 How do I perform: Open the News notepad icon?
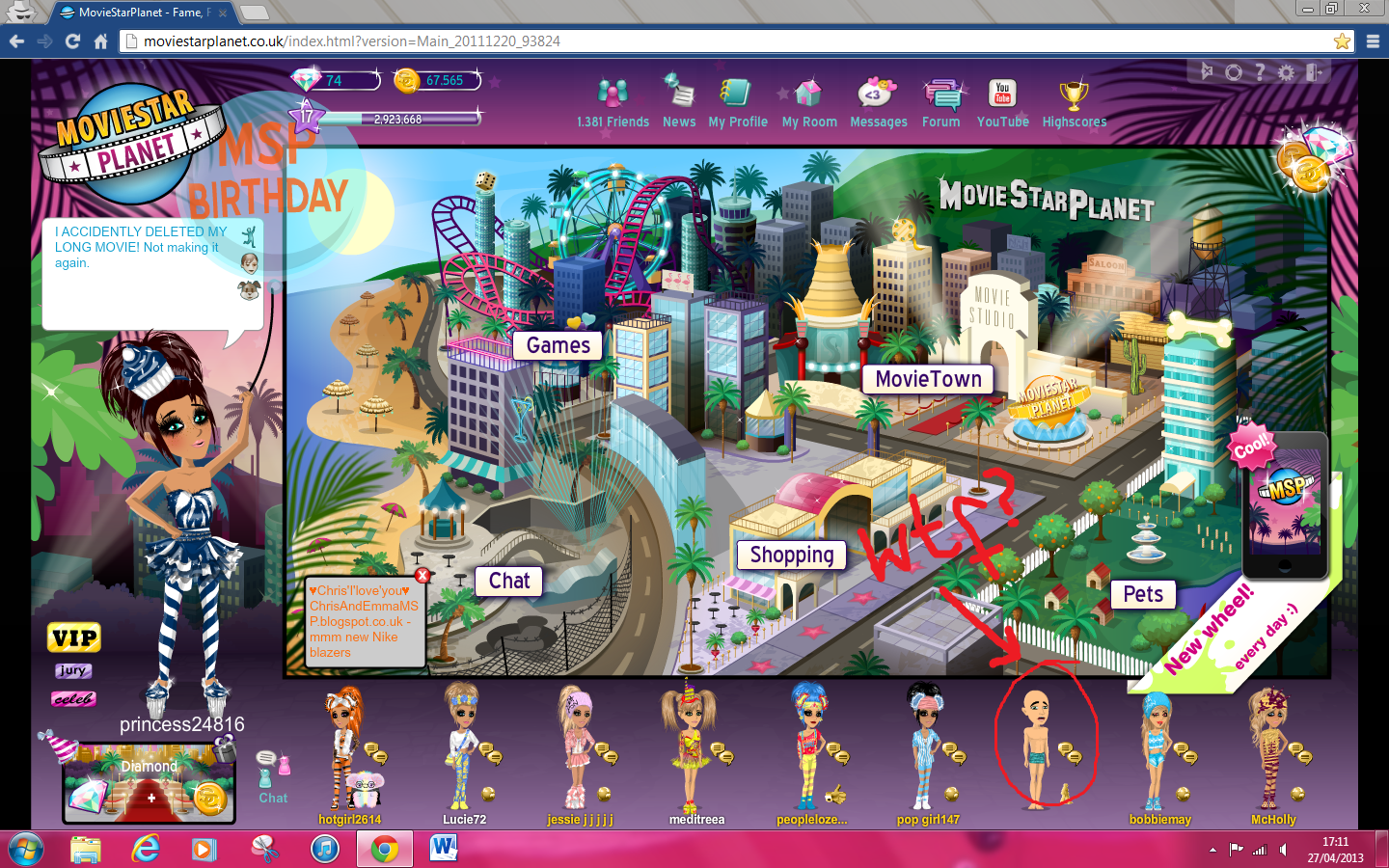[679, 96]
